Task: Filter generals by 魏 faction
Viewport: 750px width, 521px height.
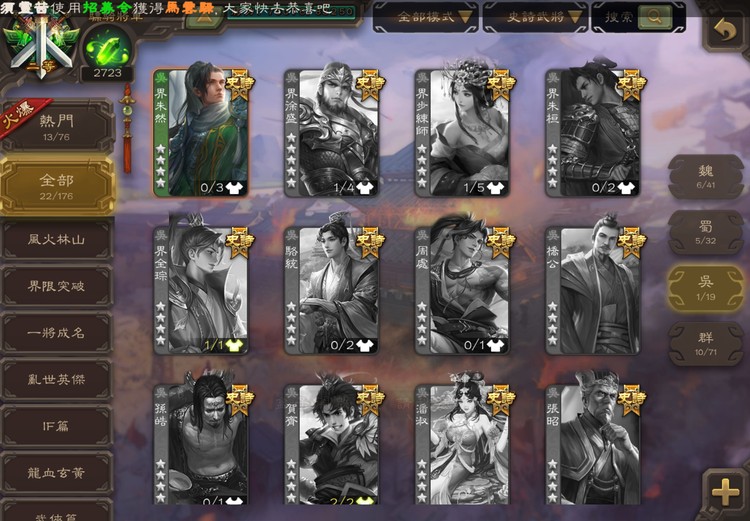Action: click(706, 176)
